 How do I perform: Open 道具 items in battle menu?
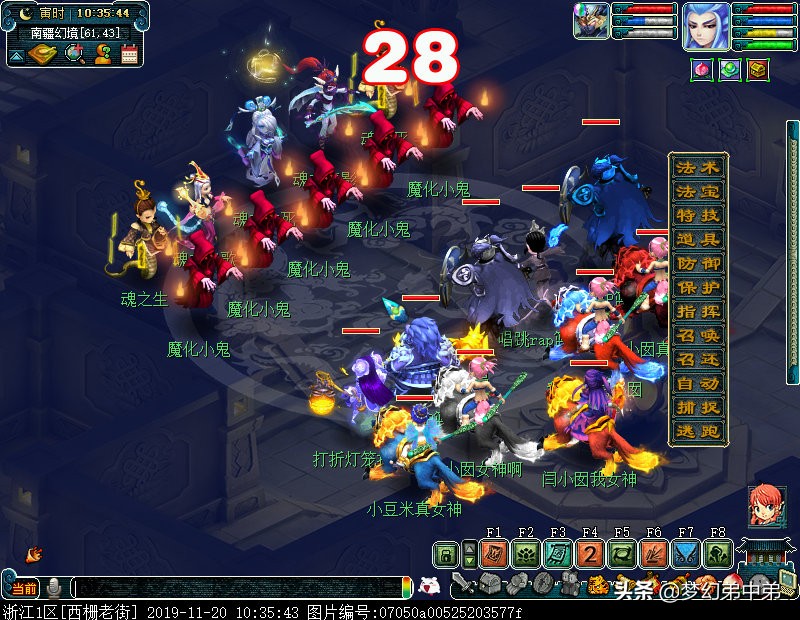click(697, 240)
